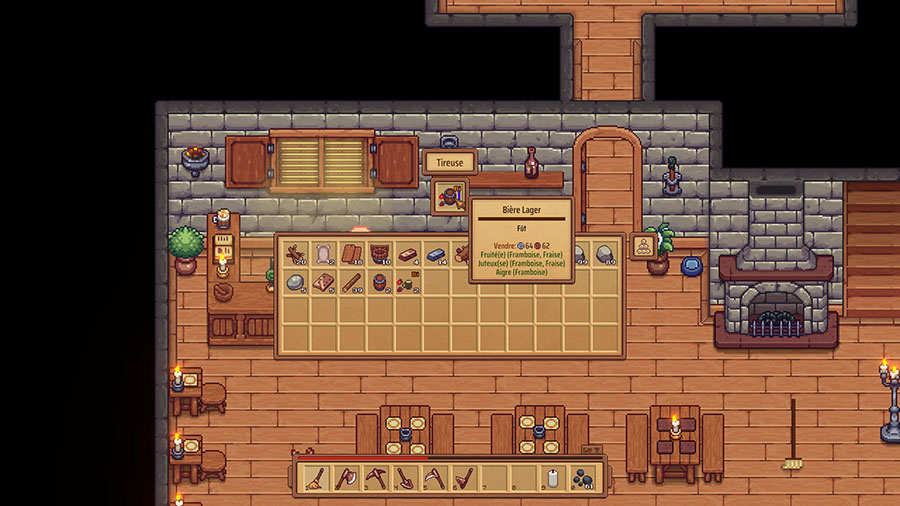Choose the stack of wooden planks
This screenshot has width=900, height=506.
(x=351, y=253)
